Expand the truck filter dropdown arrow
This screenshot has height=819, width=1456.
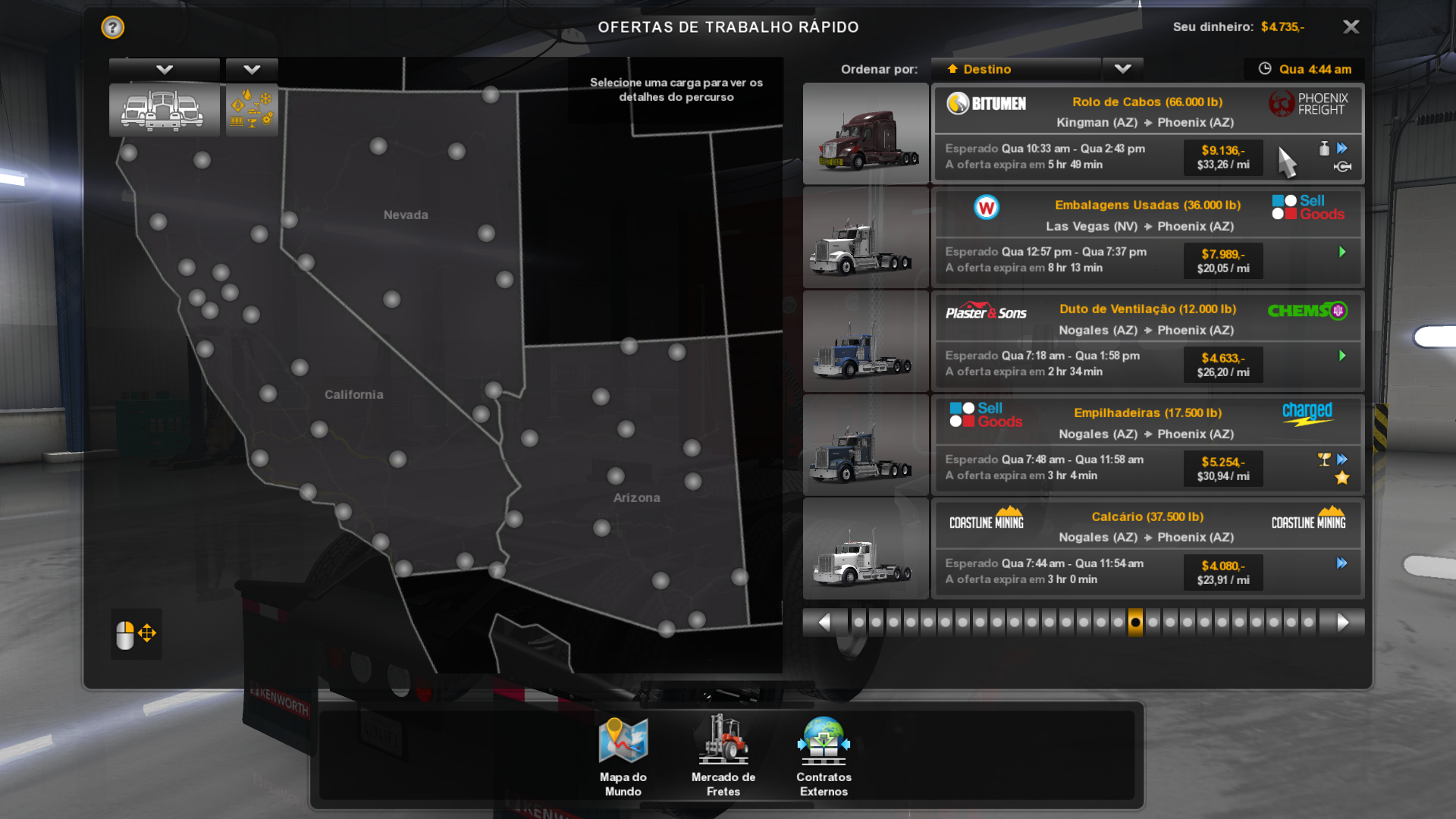pos(164,70)
